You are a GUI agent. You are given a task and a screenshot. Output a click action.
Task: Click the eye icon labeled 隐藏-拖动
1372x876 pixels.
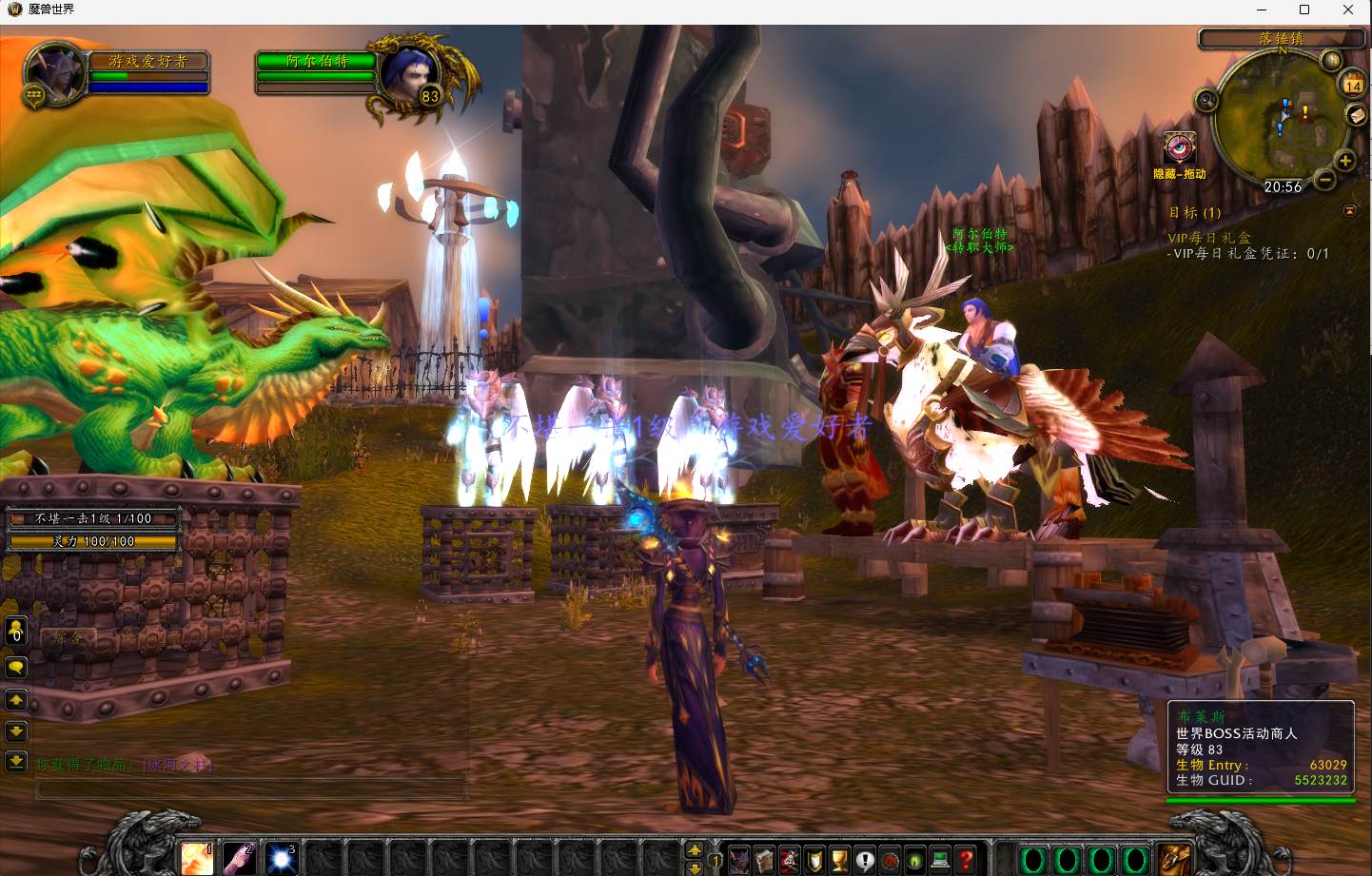click(x=1180, y=148)
